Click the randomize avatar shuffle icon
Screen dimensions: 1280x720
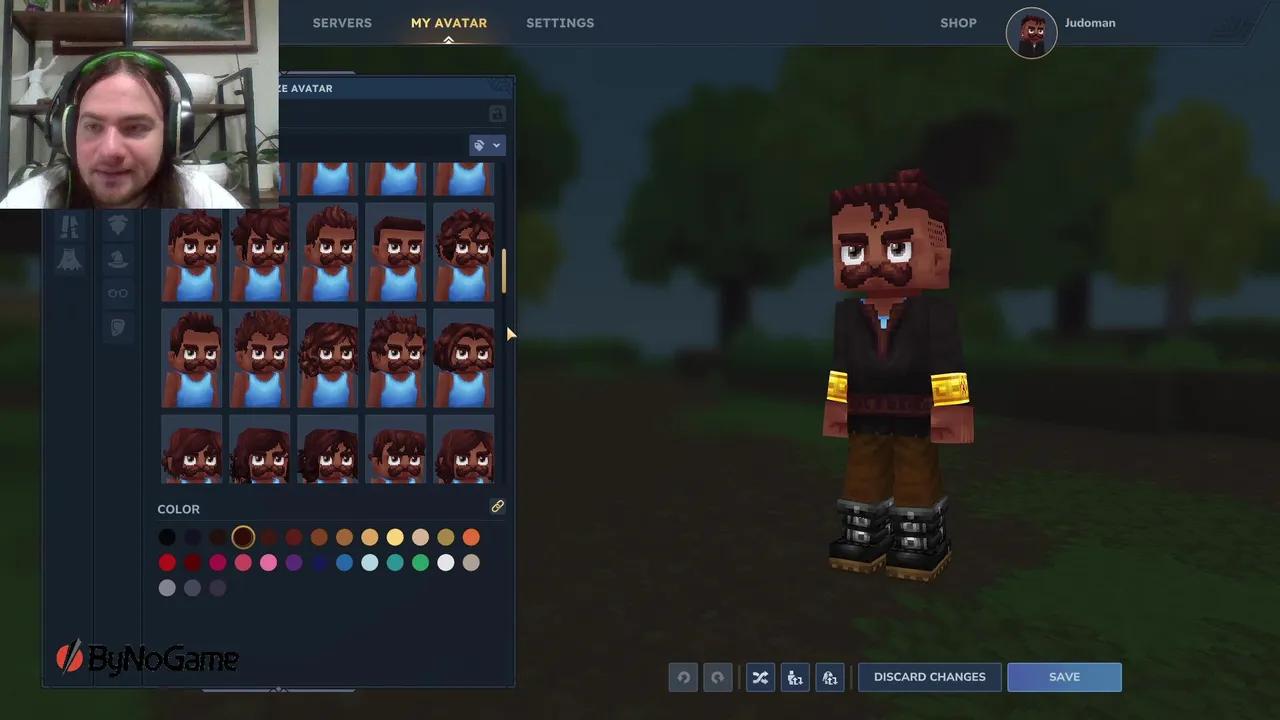pyautogui.click(x=760, y=677)
